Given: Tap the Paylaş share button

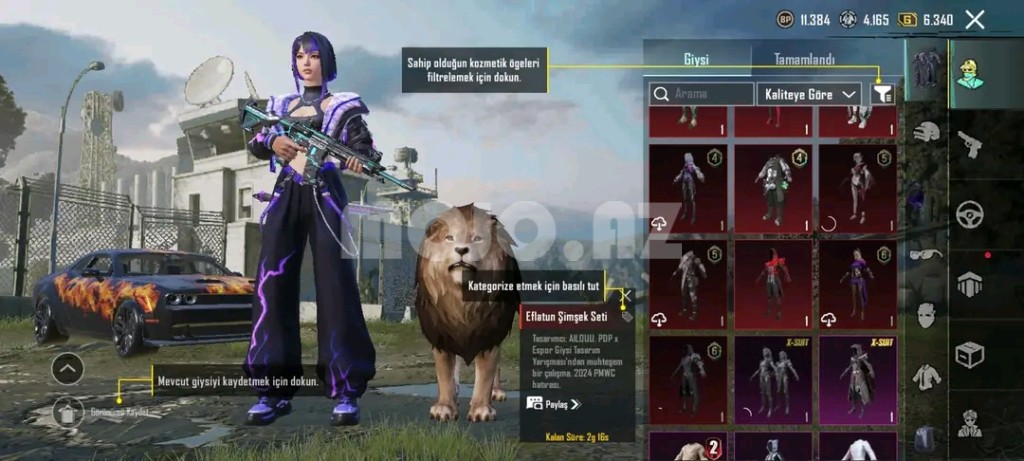Looking at the screenshot, I should tap(553, 404).
